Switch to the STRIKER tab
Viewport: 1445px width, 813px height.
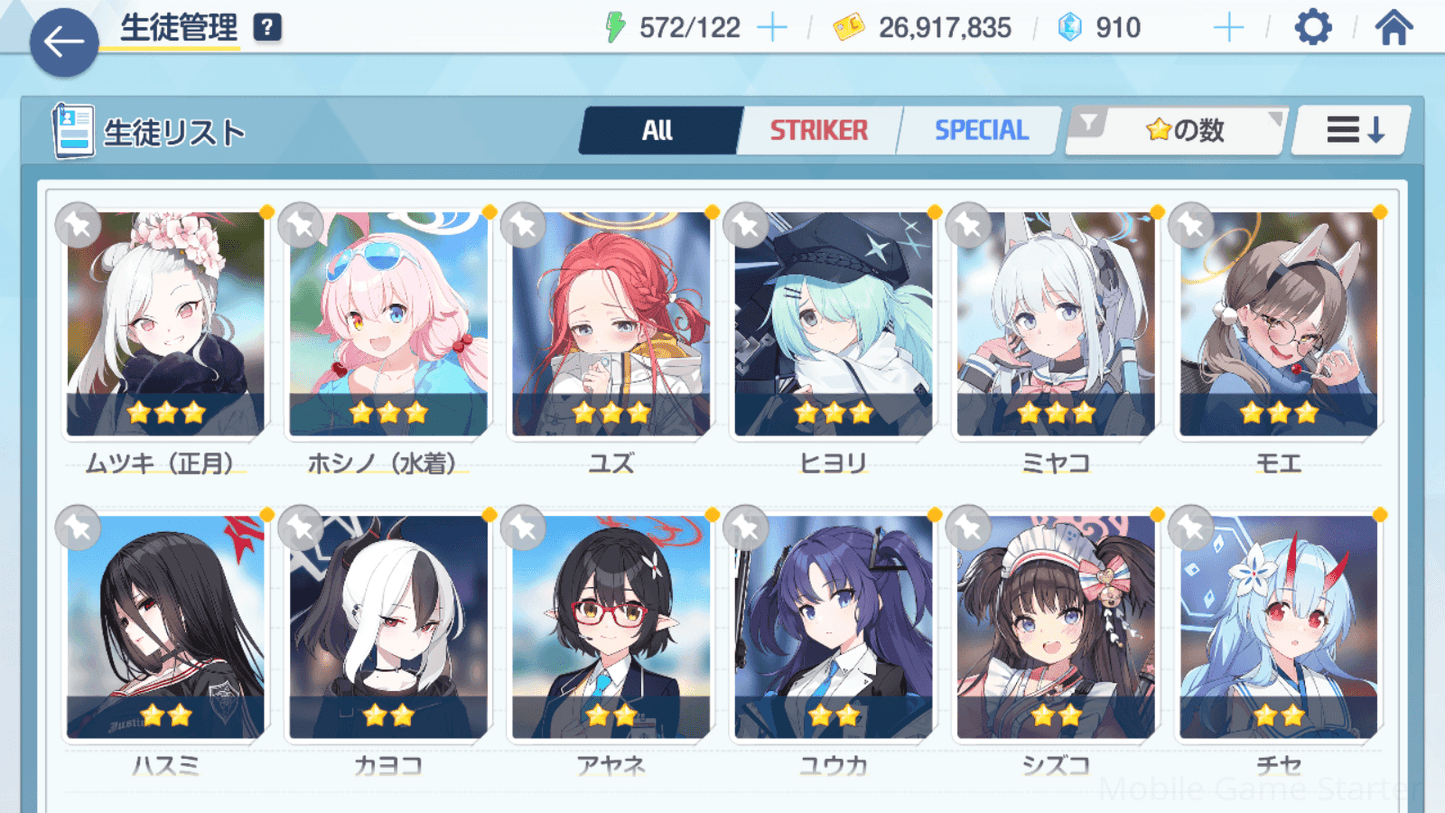pyautogui.click(x=819, y=130)
